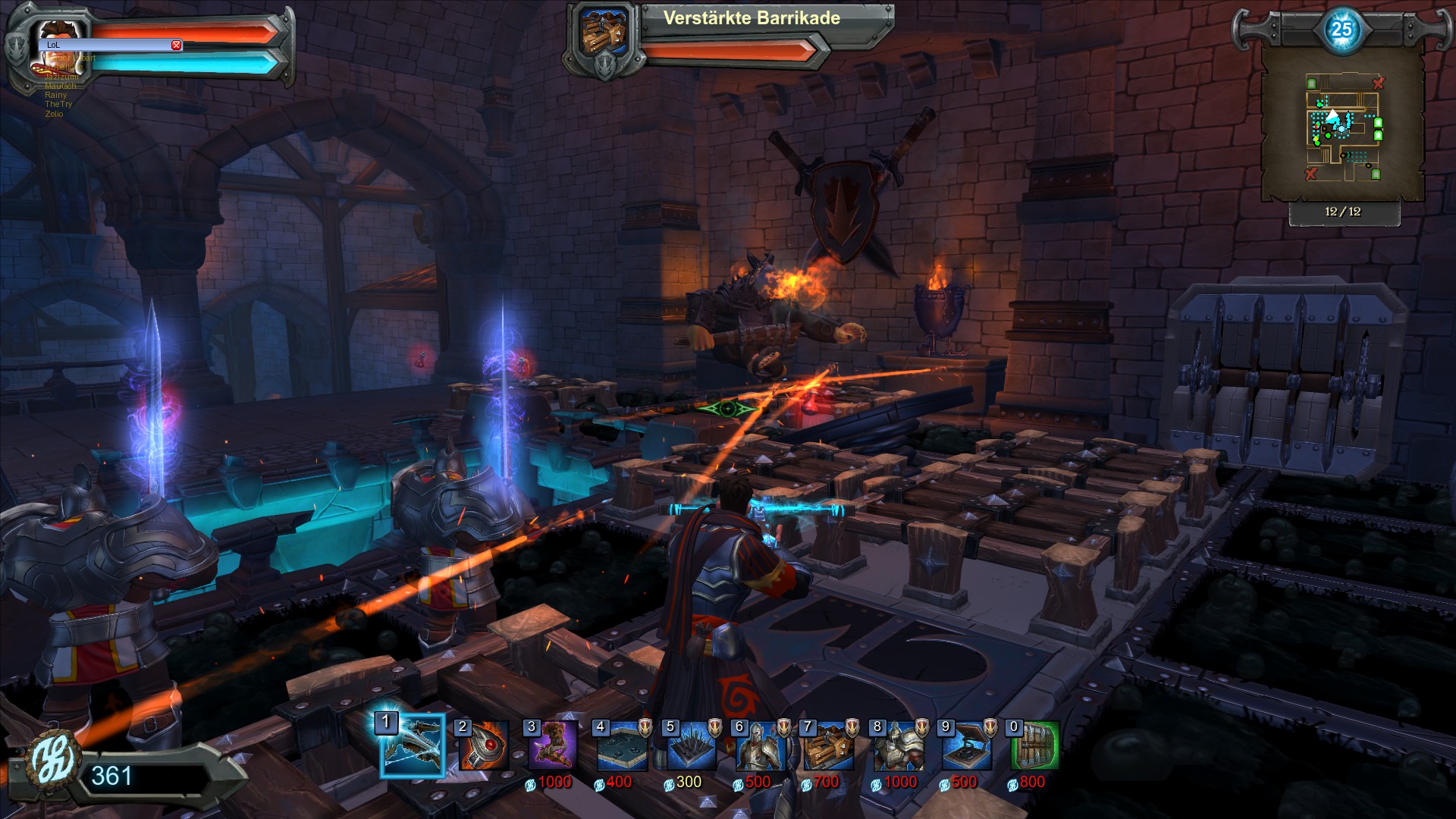1456x819 pixels.
Task: Choose the purple 1000-cost item in slot 3
Action: click(552, 747)
